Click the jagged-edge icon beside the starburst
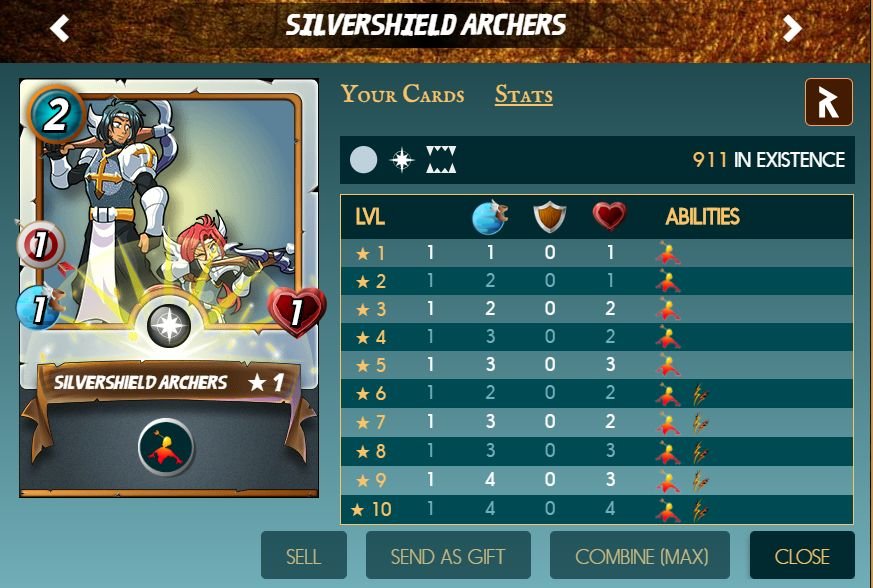 click(440, 160)
